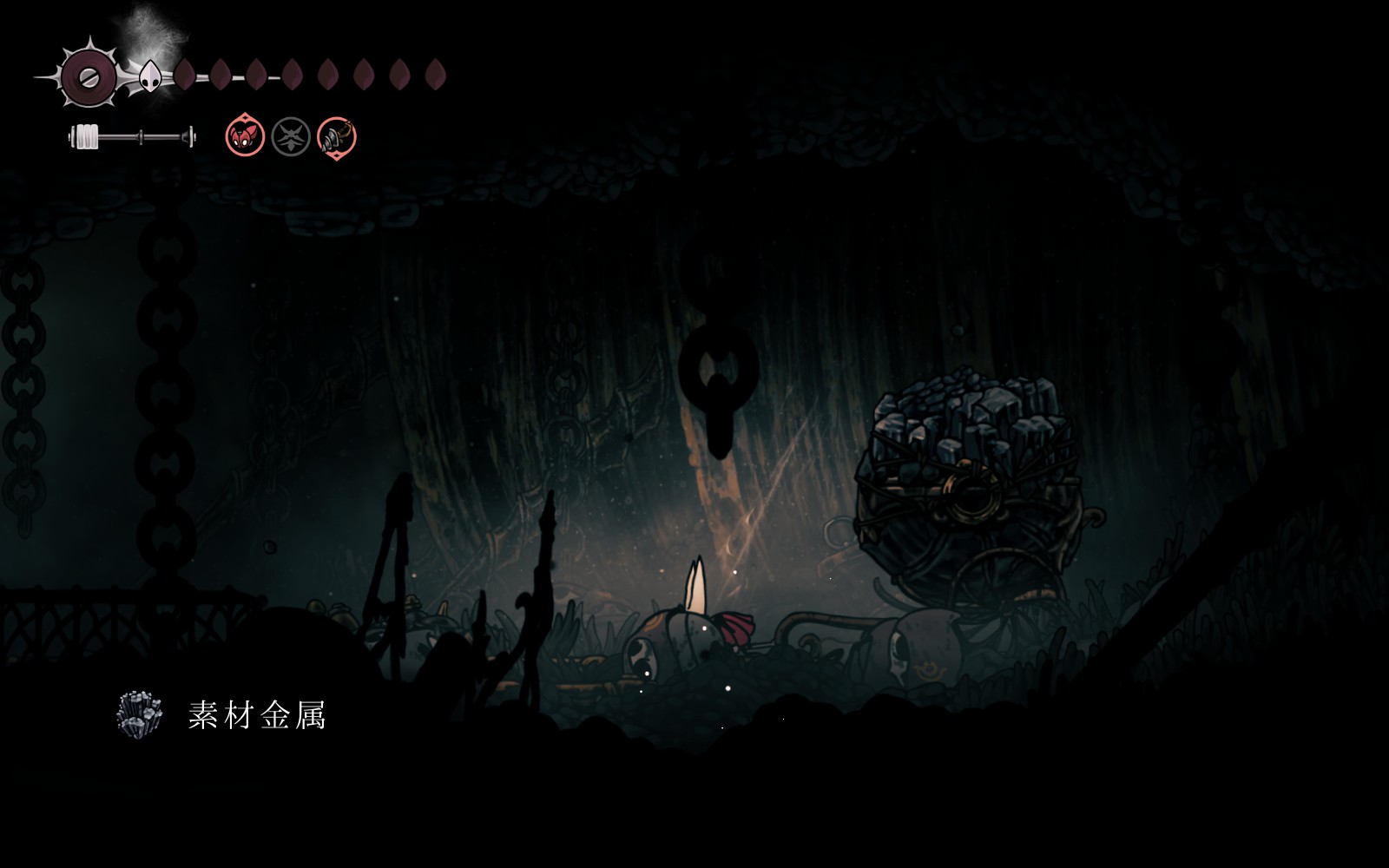Select the red bug tool icon

pyautogui.click(x=245, y=137)
